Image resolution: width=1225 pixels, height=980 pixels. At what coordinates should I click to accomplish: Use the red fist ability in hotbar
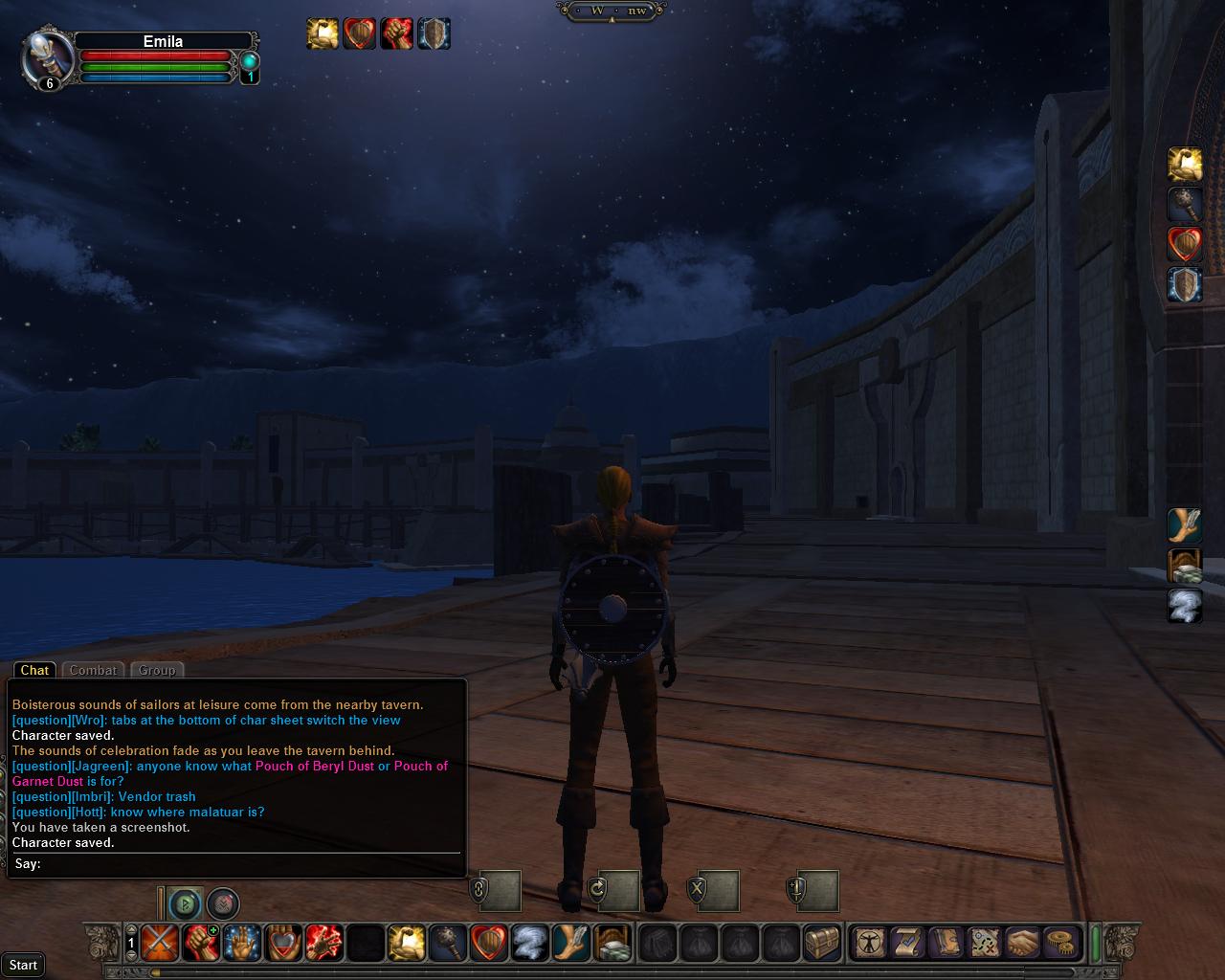(200, 944)
